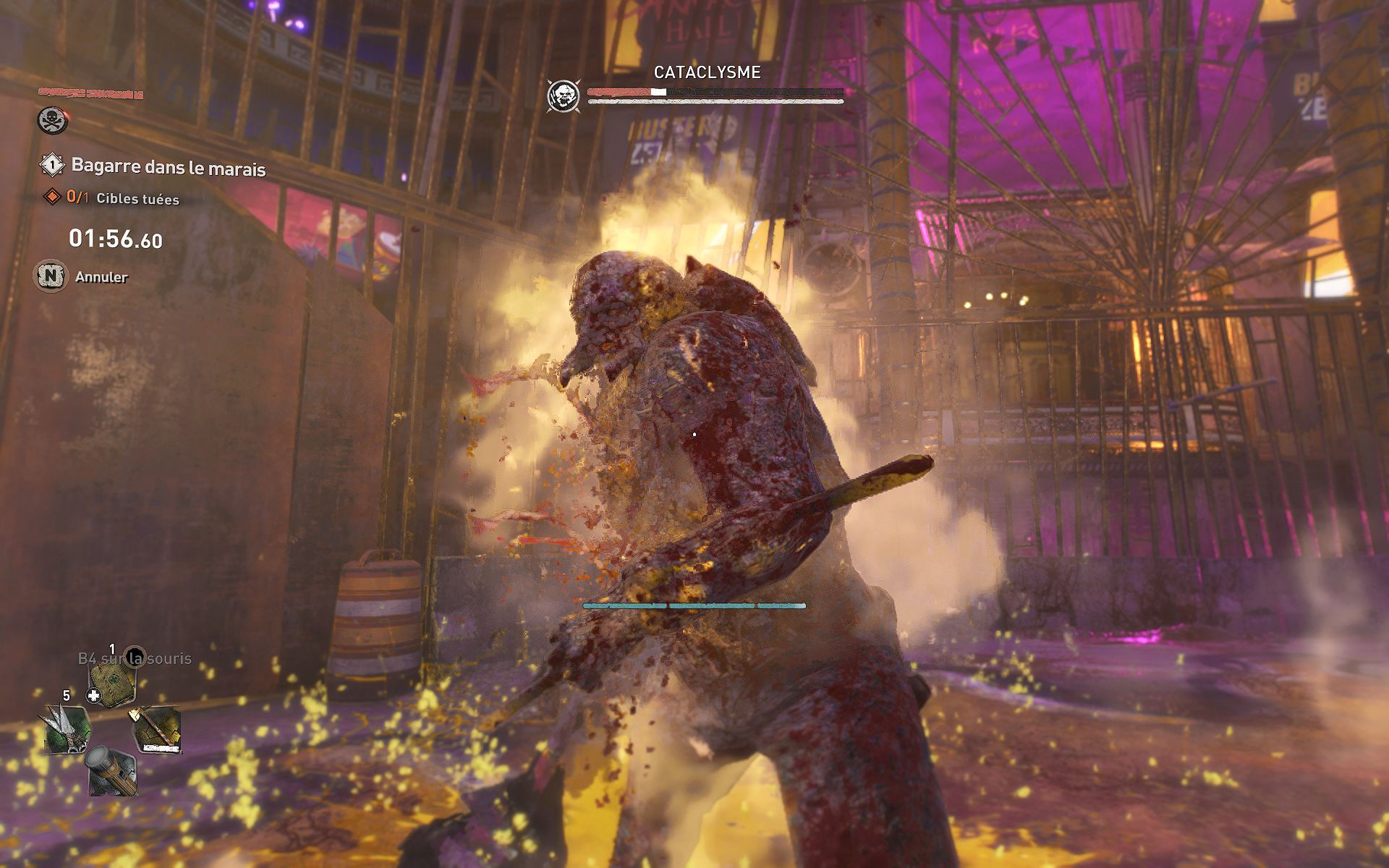The image size is (1389, 868).
Task: Click the Cataclysme boss skull icon
Action: [562, 96]
